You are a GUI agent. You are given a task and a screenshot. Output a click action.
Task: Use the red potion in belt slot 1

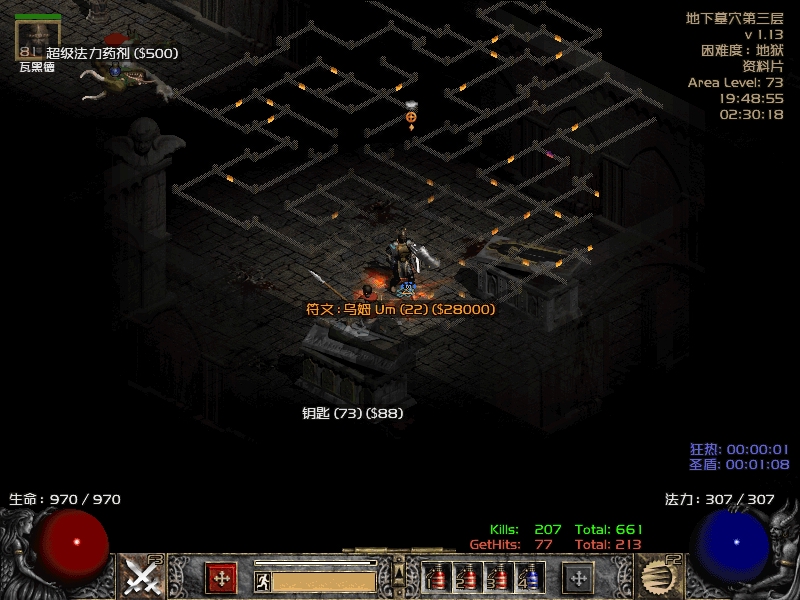point(435,578)
